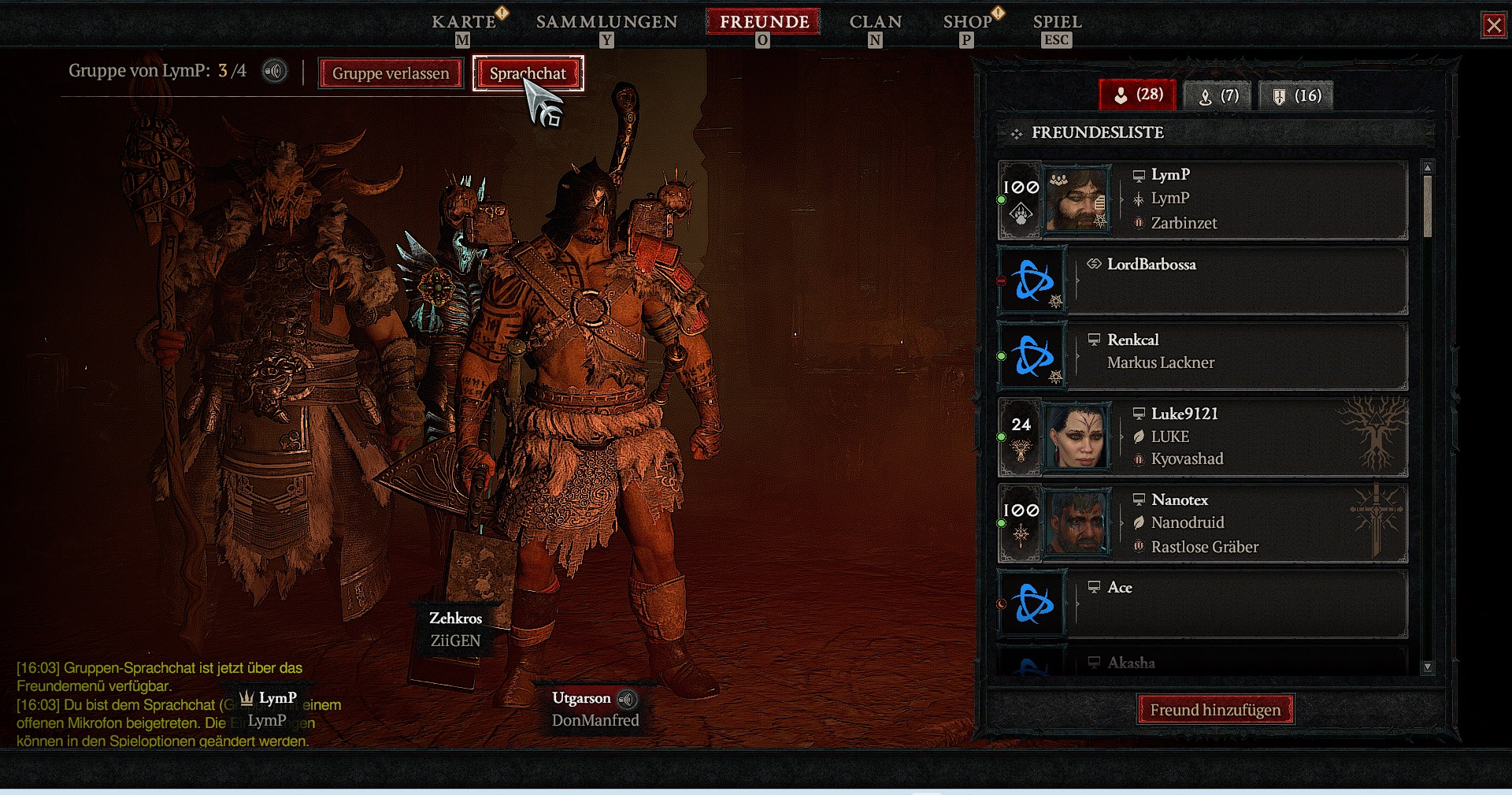Switch to the Sammlungen tab

point(606,22)
